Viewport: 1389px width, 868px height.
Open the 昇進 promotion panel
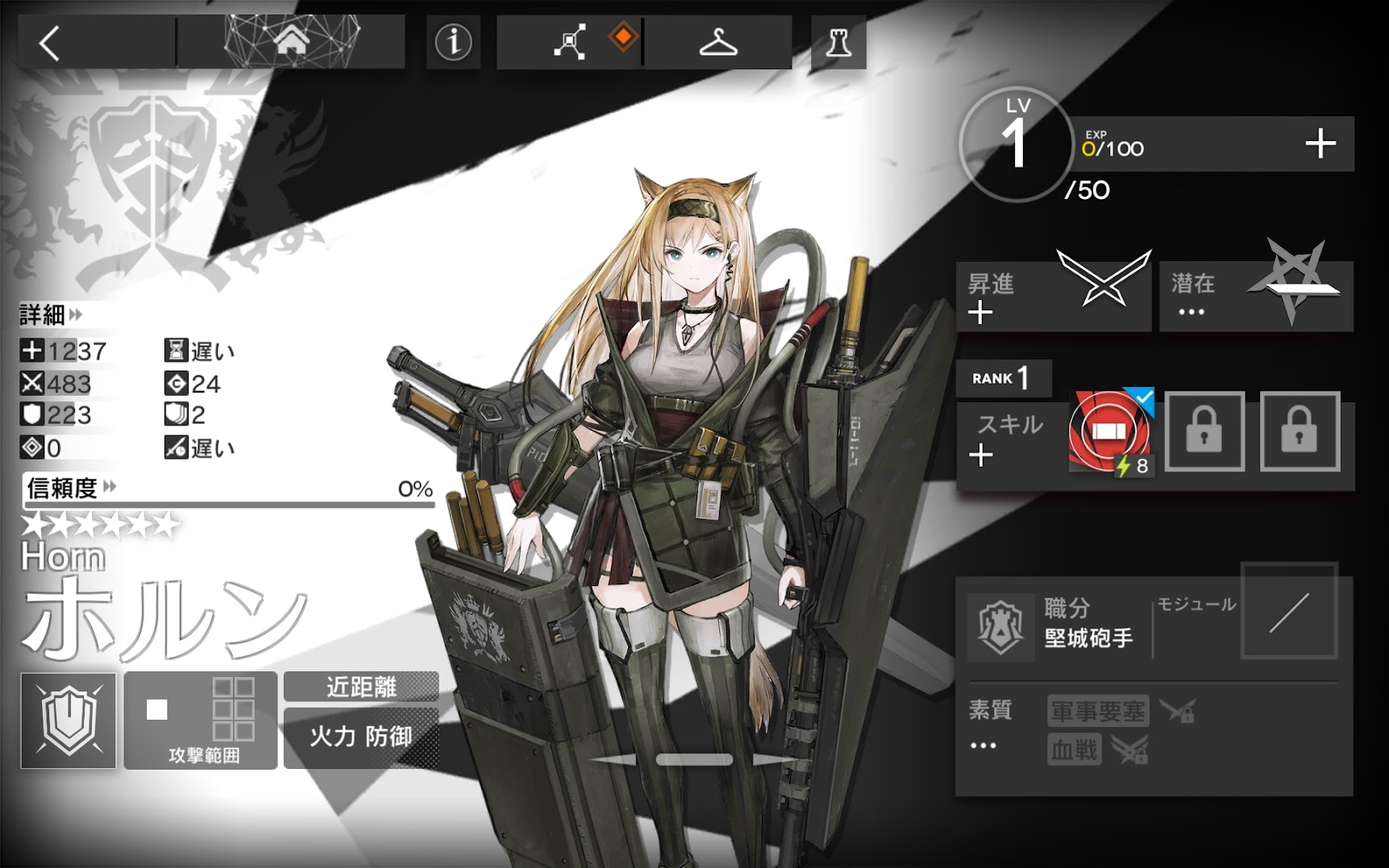point(1053,297)
